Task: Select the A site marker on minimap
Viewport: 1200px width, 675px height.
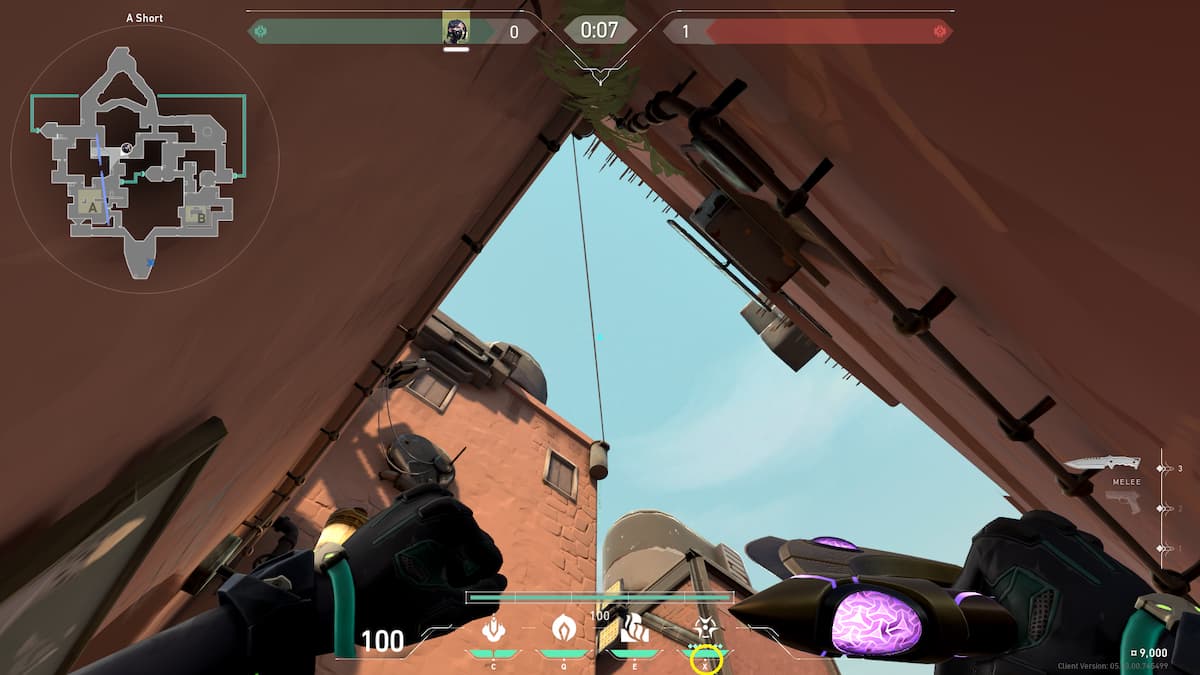Action: 93,205
